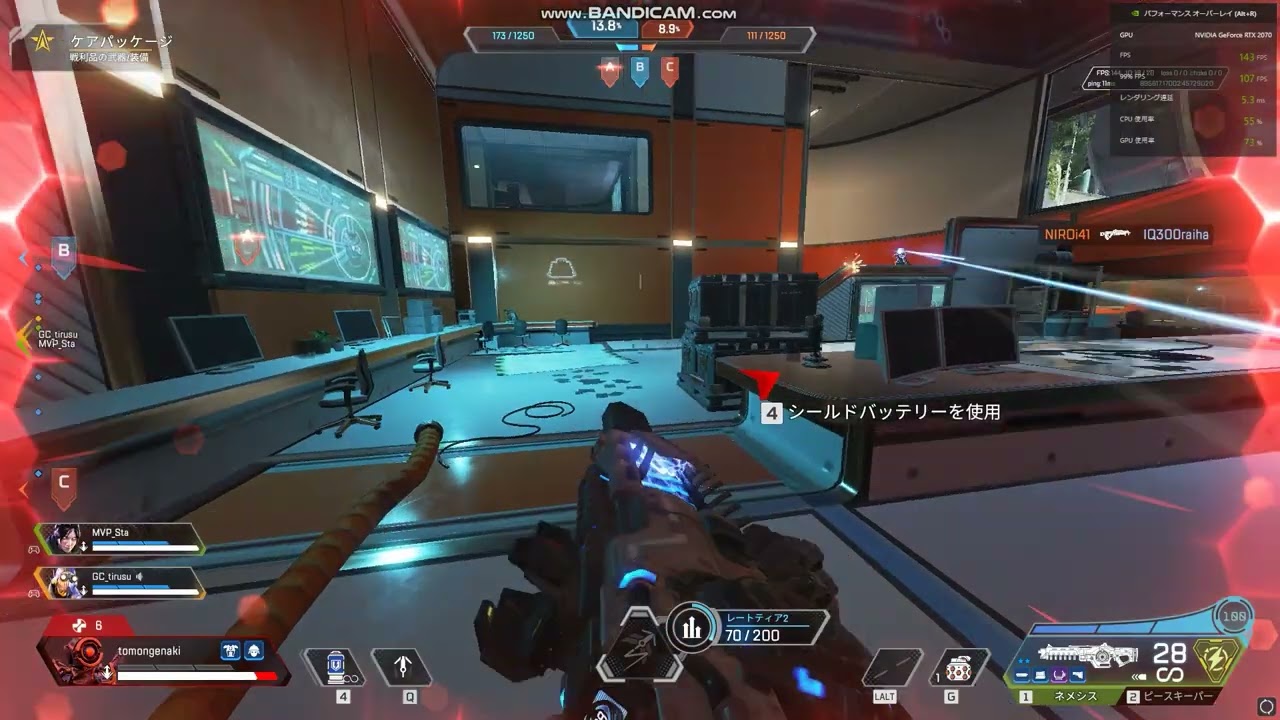Click the rating tier bar-chart icon
1280x720 pixels.
pos(690,627)
